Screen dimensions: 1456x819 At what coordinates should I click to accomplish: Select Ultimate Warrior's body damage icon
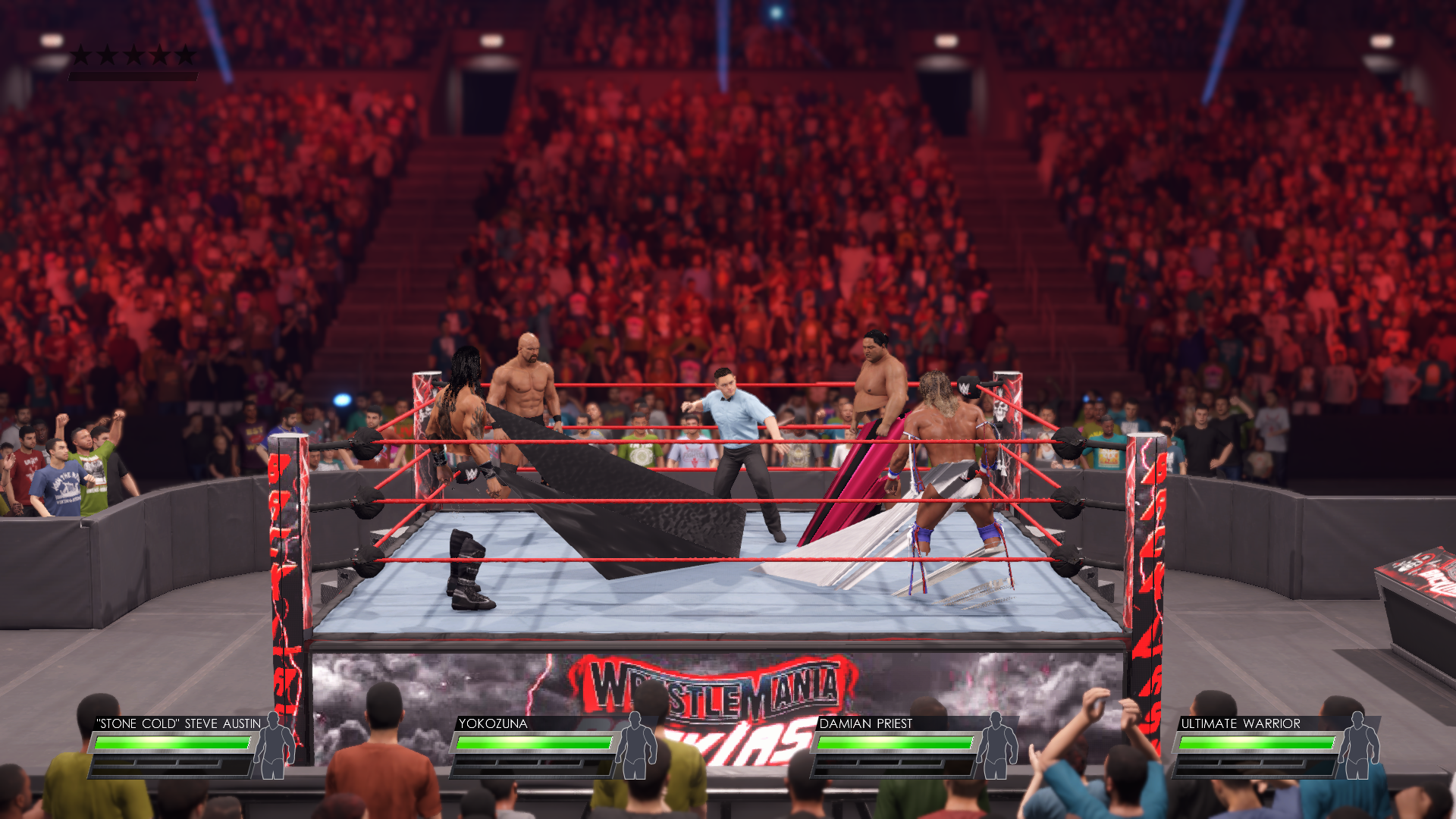1358,746
